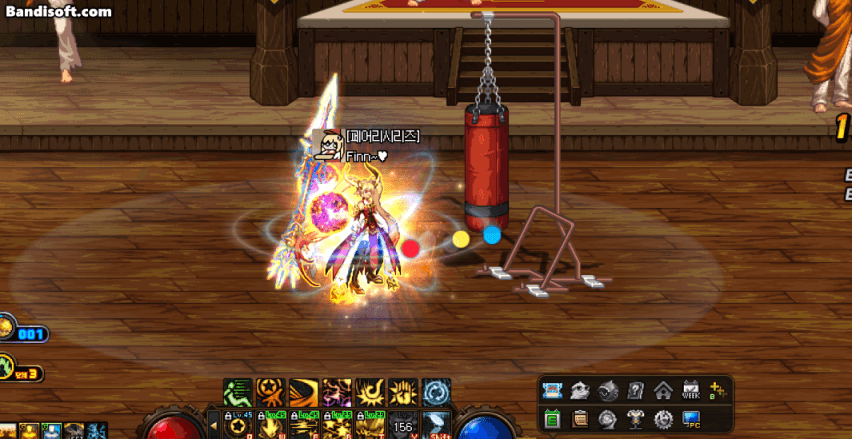Viewport: 852px width, 439px height.
Task: Use the purple lightning skill icon
Action: [x=337, y=392]
